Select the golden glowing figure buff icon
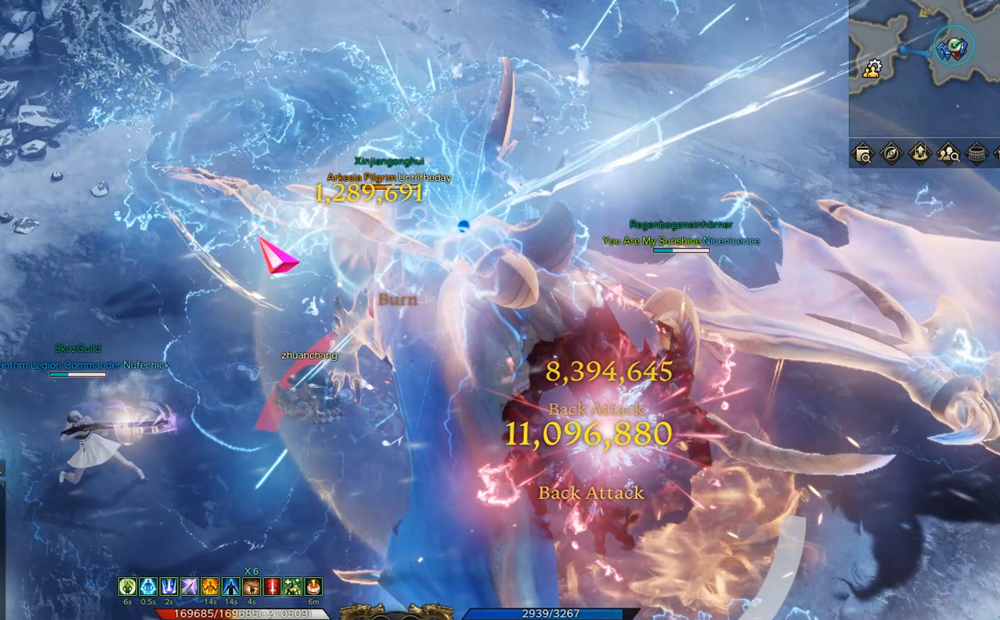 pos(210,587)
